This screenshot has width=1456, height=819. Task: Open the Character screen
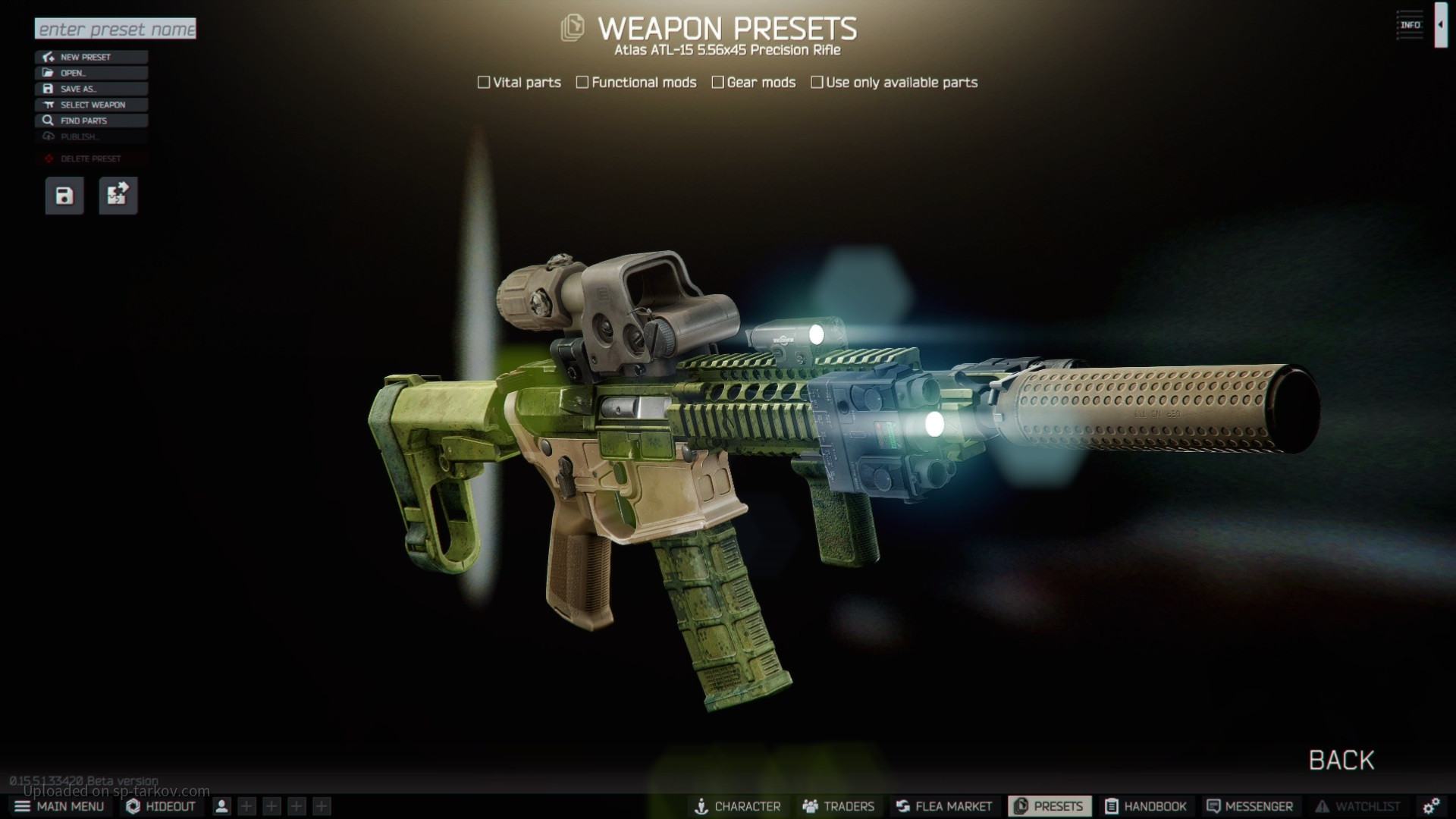(x=737, y=806)
